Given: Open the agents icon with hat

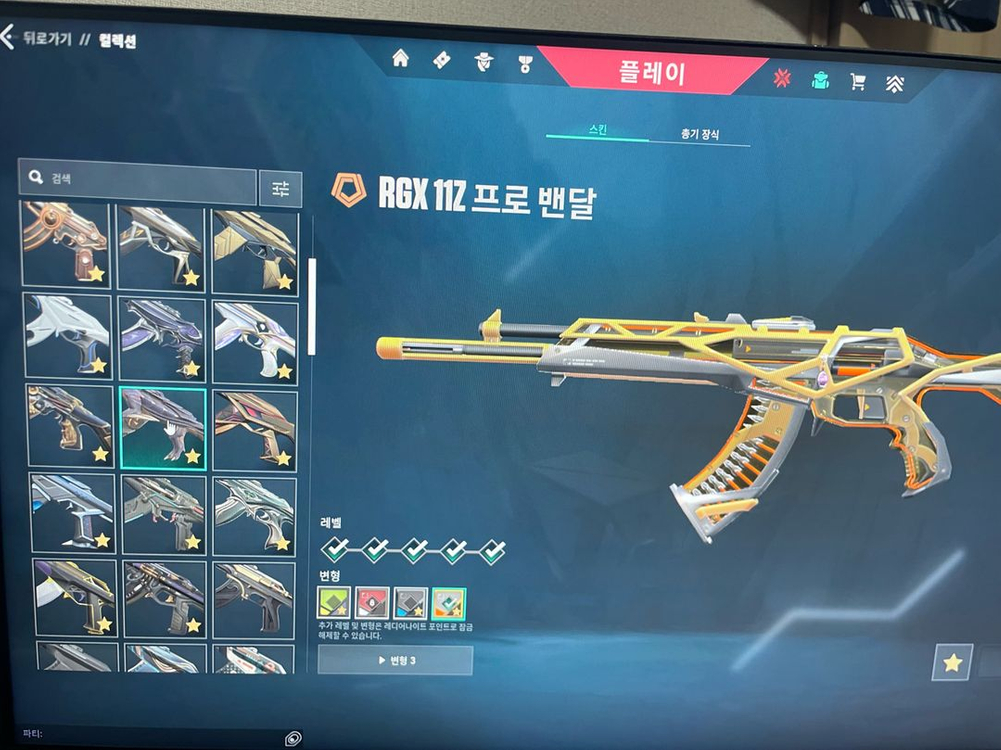Looking at the screenshot, I should click(483, 61).
